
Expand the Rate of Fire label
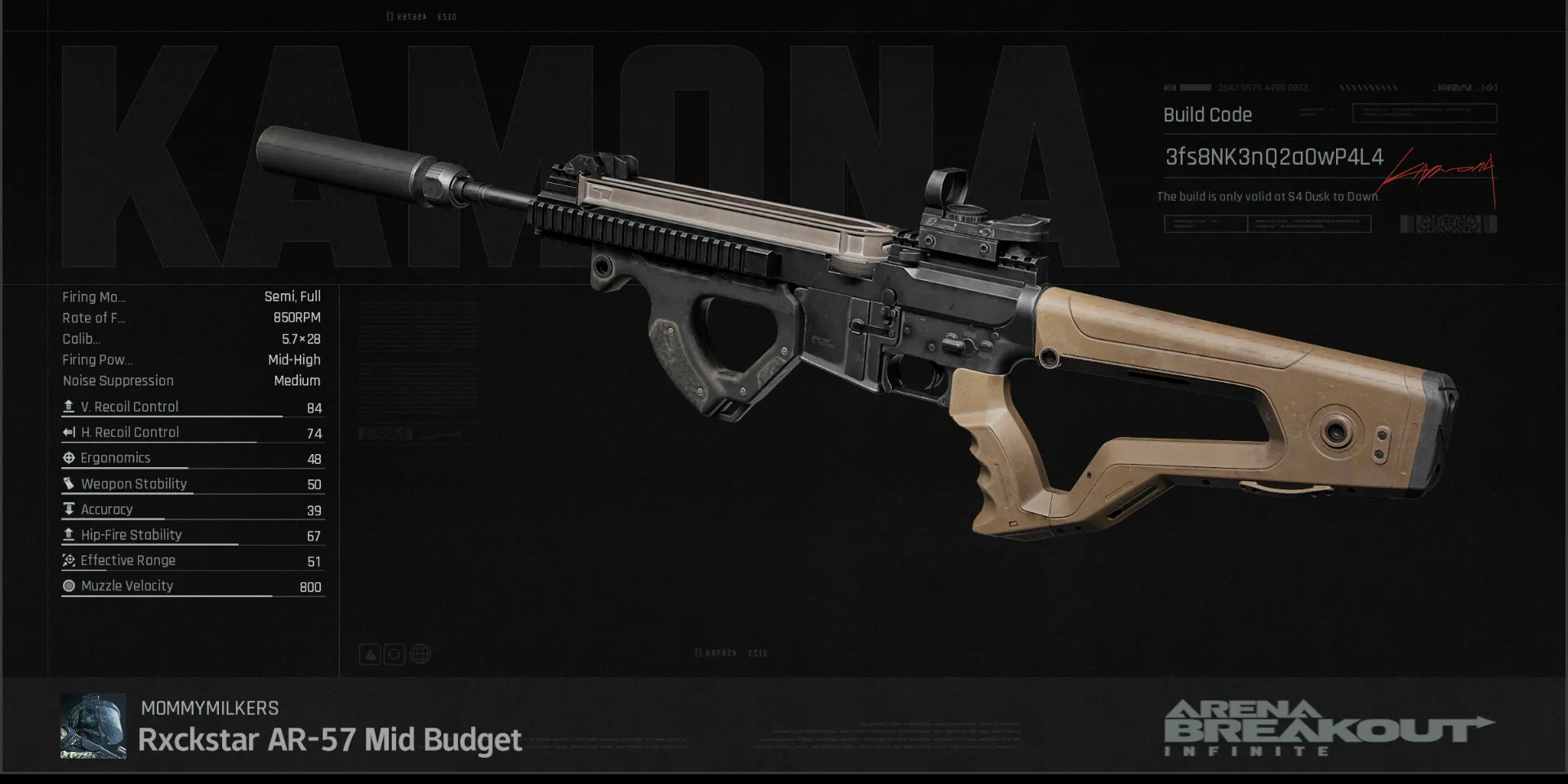94,318
